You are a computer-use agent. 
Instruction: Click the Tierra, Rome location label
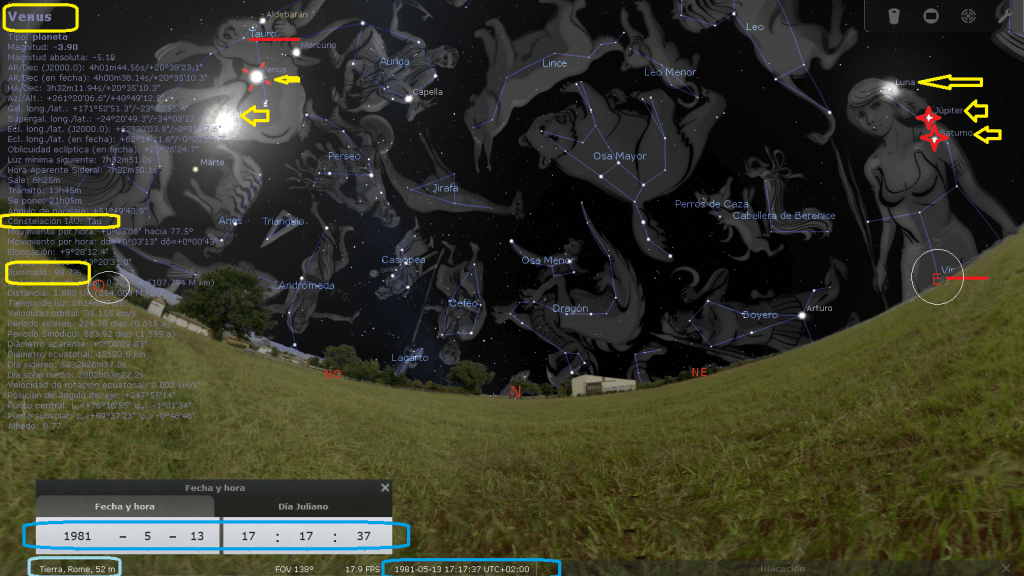[74, 569]
